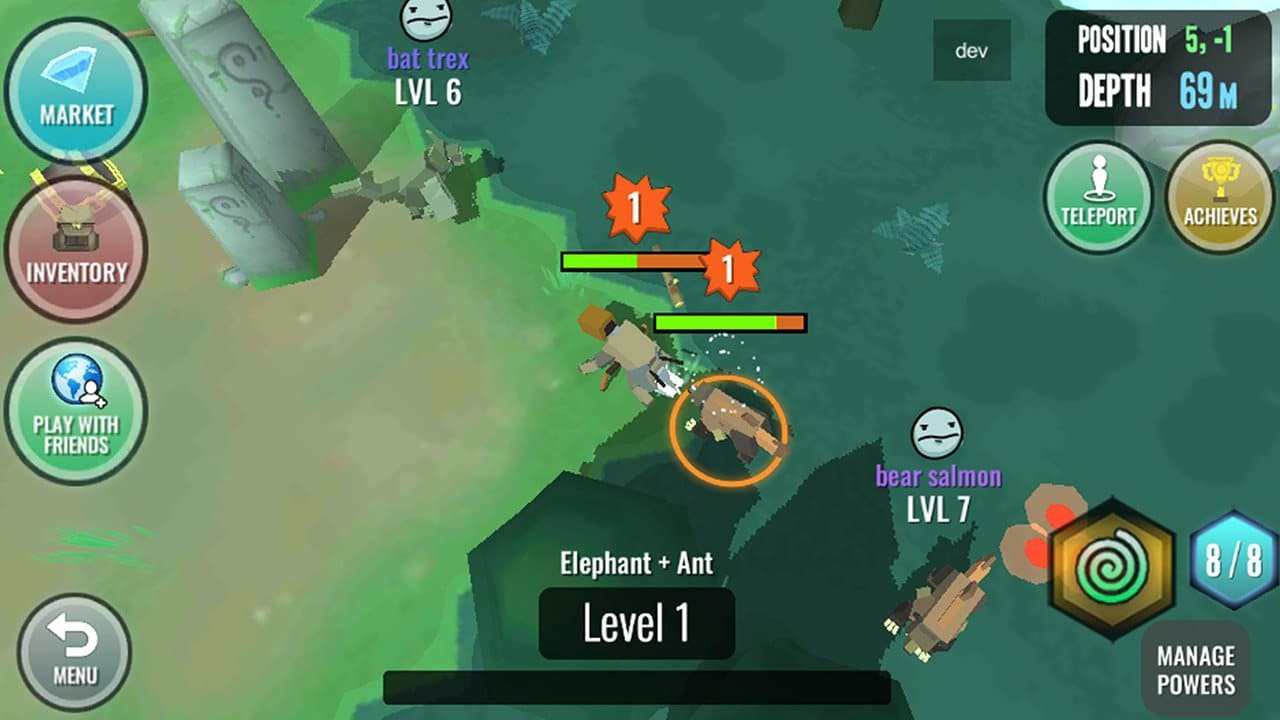Image resolution: width=1280 pixels, height=720 pixels.
Task: Tap the dev button in the top bar
Action: coord(971,48)
